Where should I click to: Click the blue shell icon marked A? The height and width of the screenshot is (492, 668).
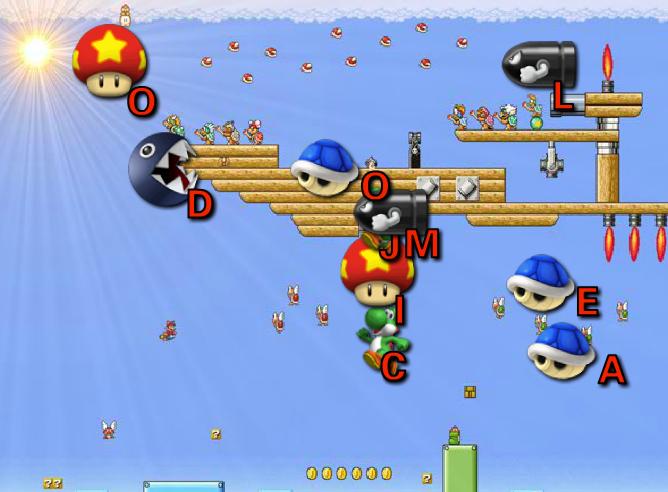(562, 349)
